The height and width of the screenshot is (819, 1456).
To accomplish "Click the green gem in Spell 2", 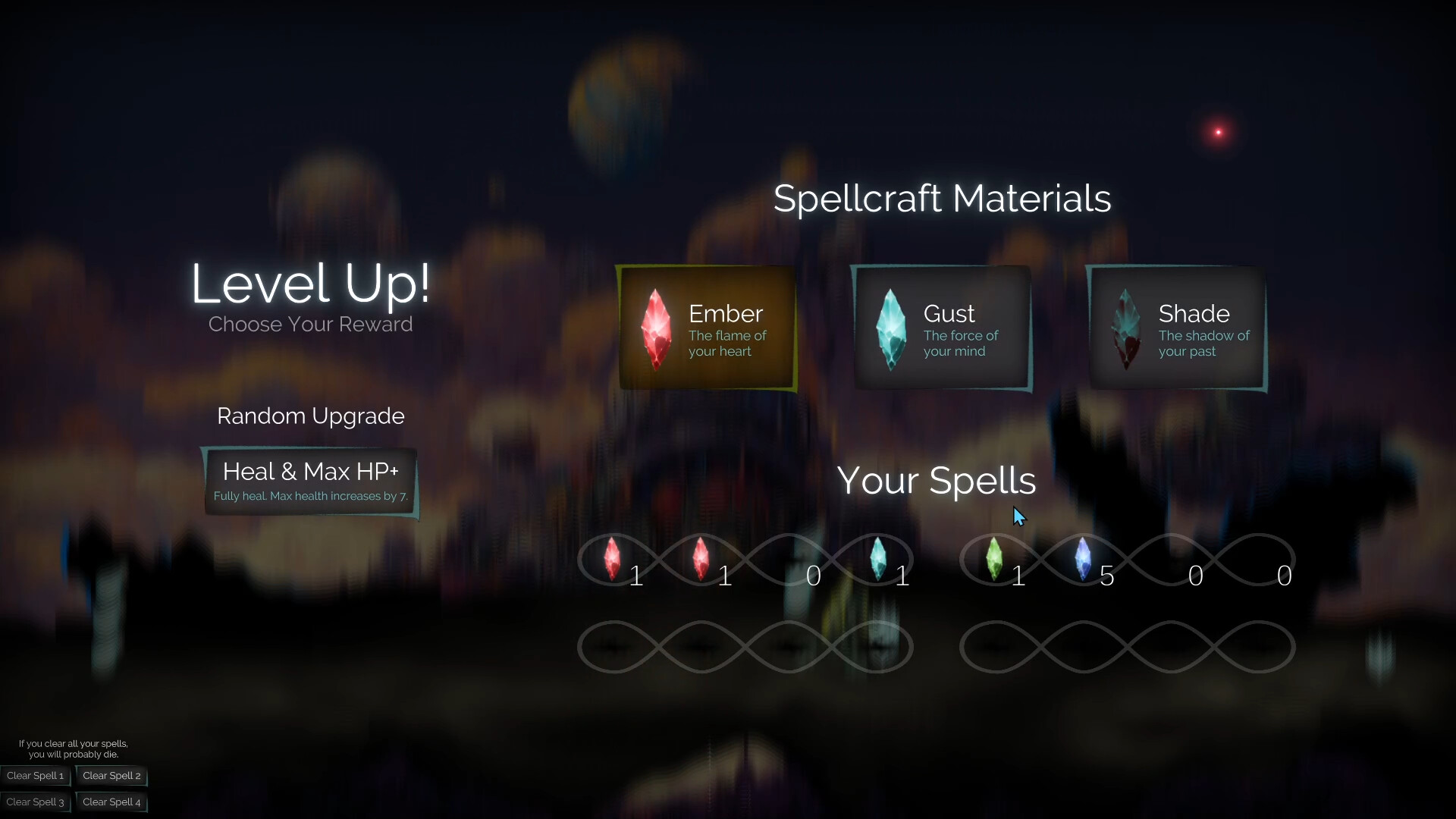I will (995, 559).
